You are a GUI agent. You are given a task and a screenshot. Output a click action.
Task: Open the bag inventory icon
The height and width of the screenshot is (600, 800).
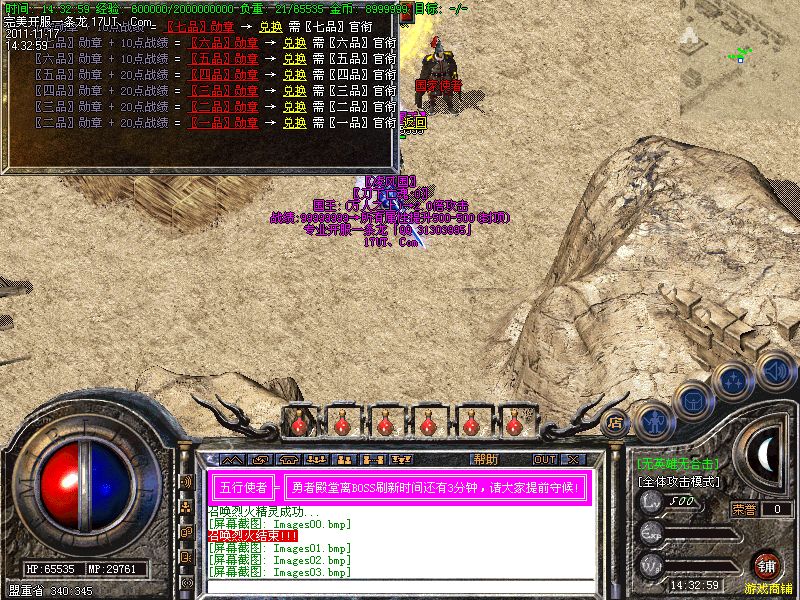[x=693, y=400]
